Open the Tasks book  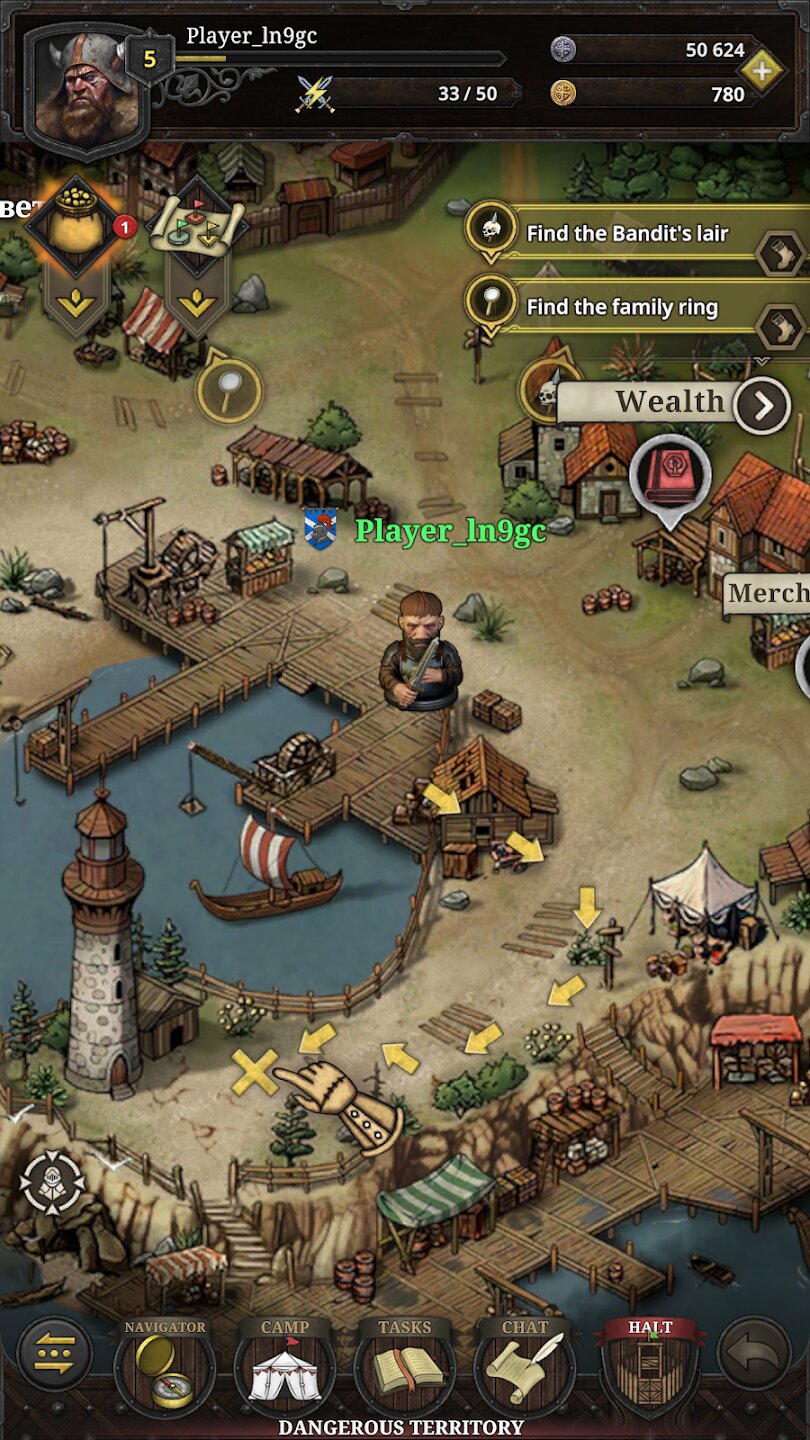pos(404,1367)
